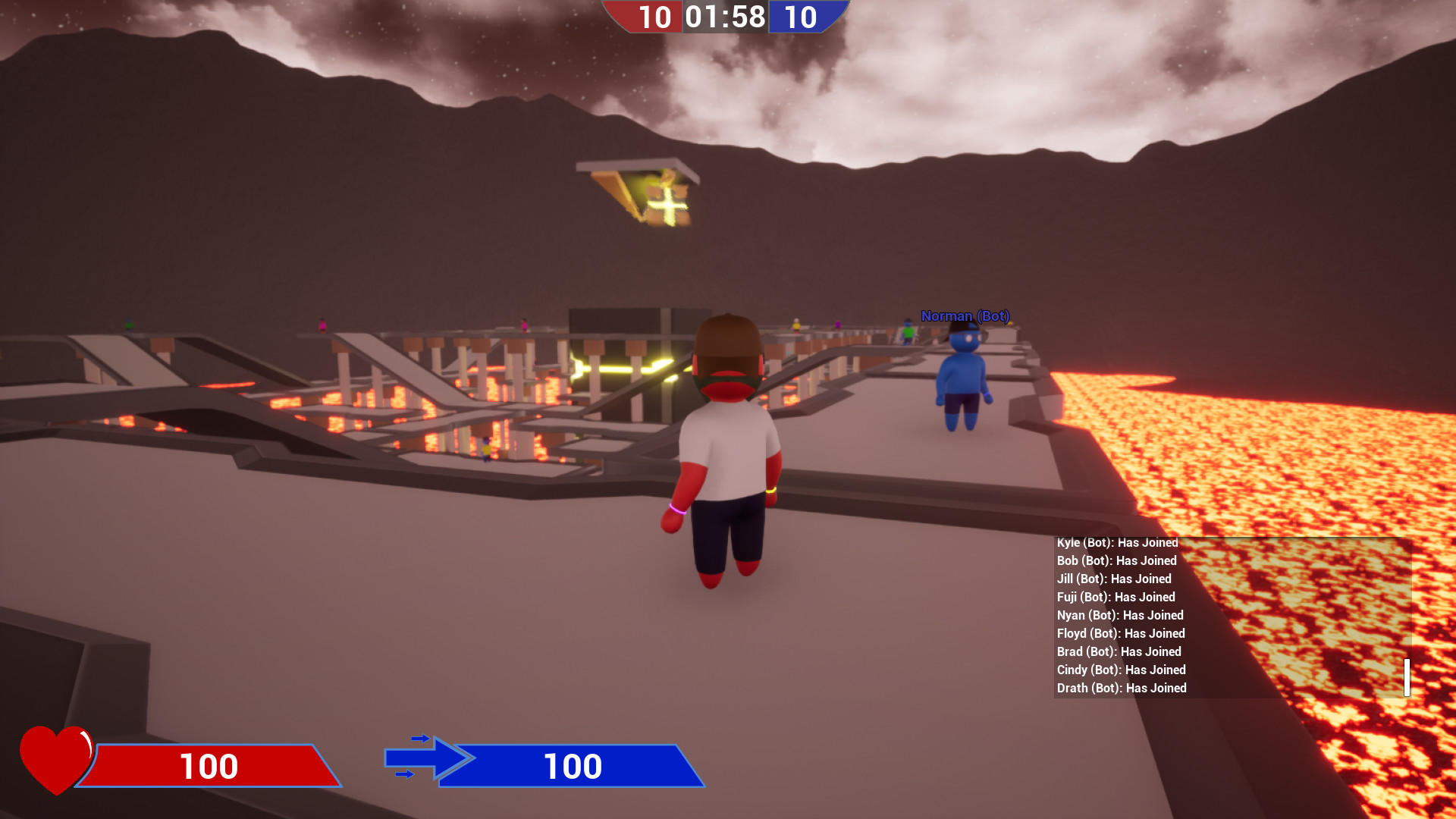
Task: Click the Fuji (Bot): Has Joined line
Action: tap(1115, 597)
